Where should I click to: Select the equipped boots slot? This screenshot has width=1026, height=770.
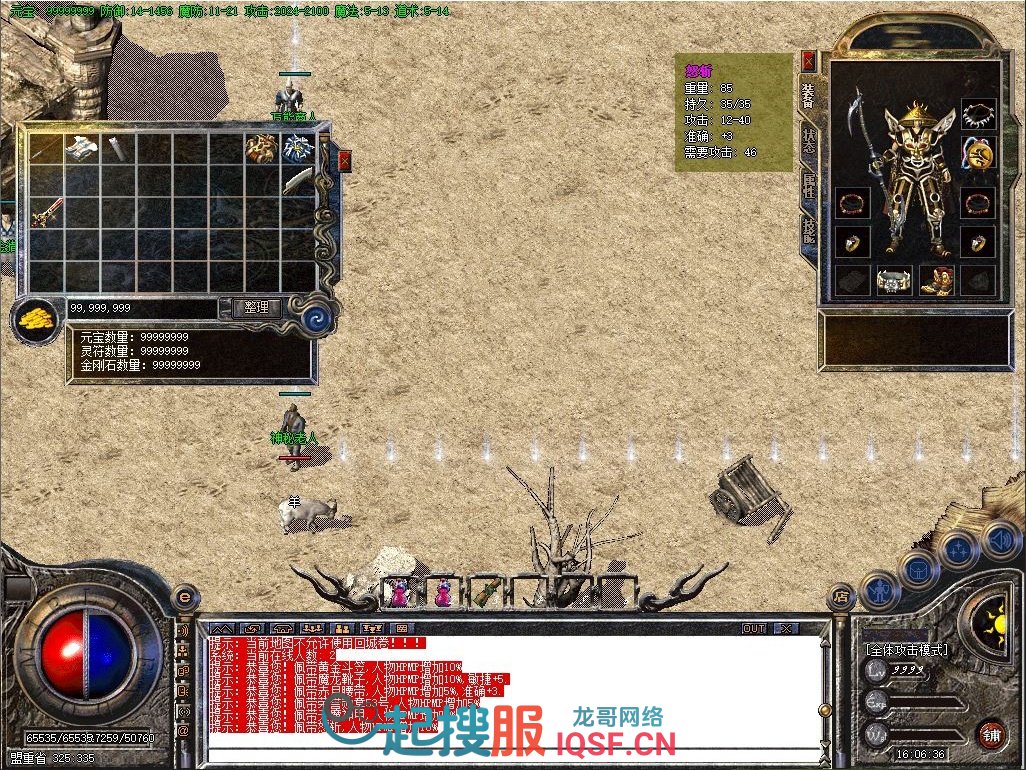pos(937,281)
